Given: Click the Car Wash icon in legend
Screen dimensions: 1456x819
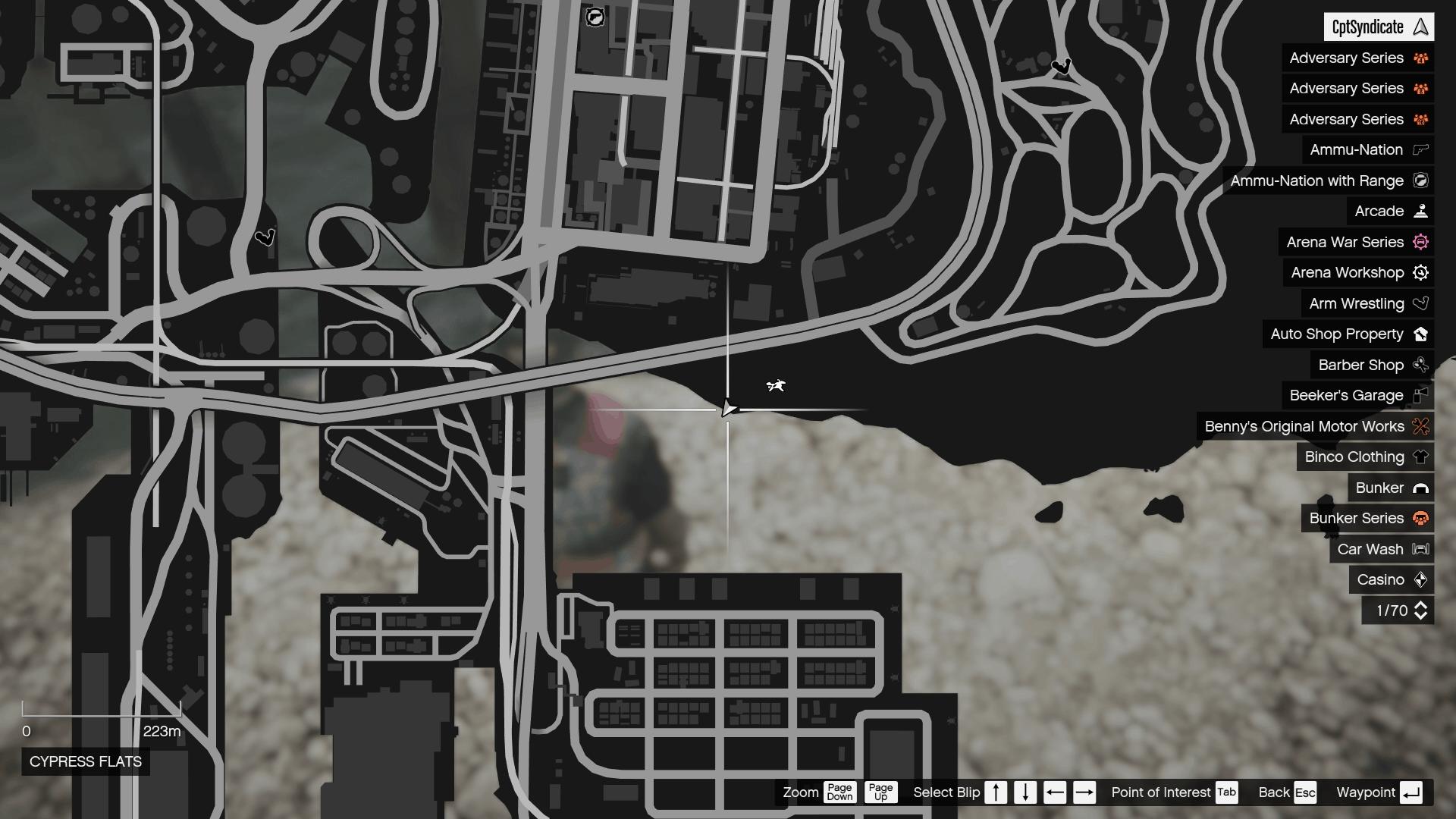Looking at the screenshot, I should coord(1420,549).
